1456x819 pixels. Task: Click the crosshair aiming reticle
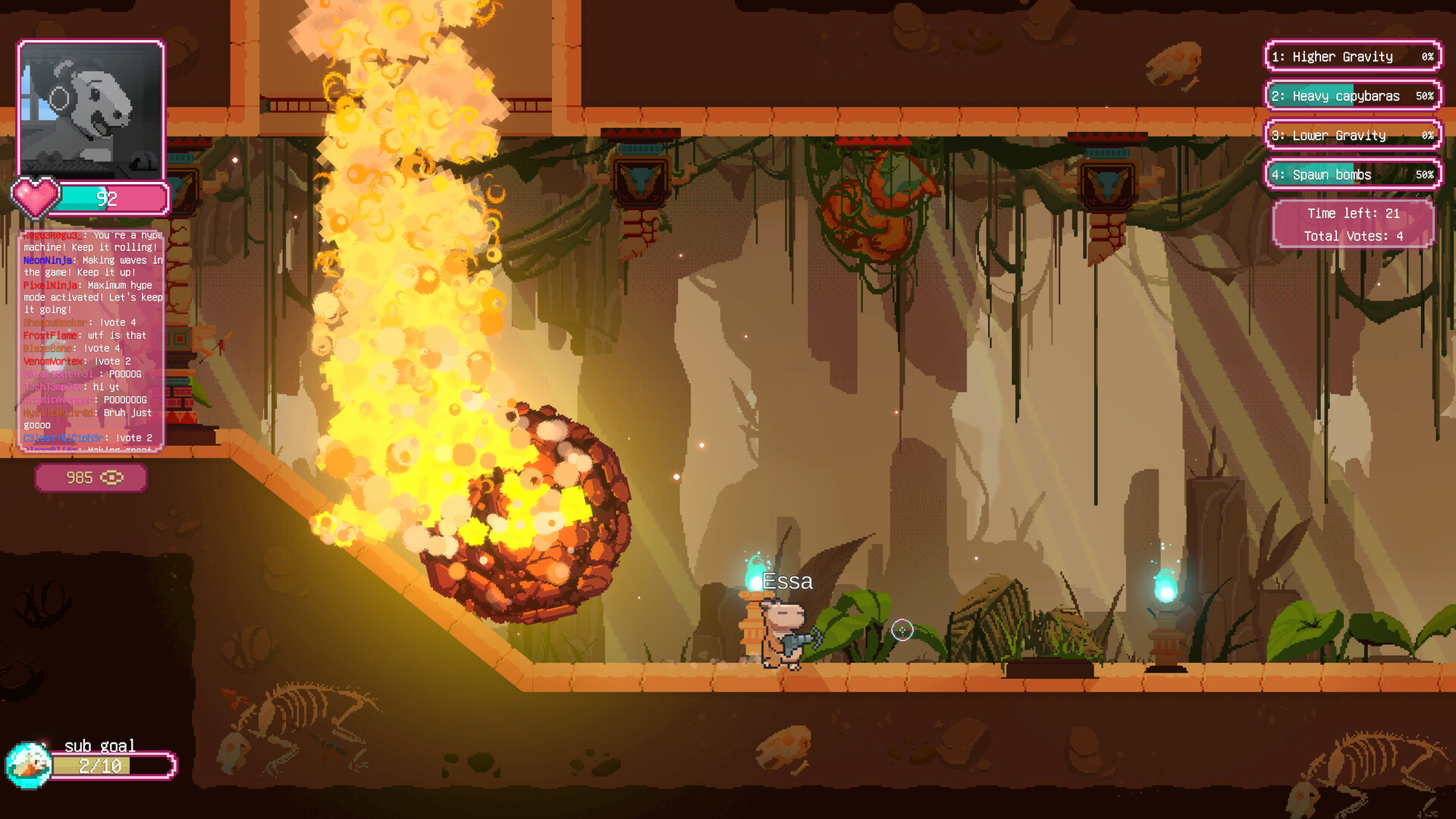[902, 630]
